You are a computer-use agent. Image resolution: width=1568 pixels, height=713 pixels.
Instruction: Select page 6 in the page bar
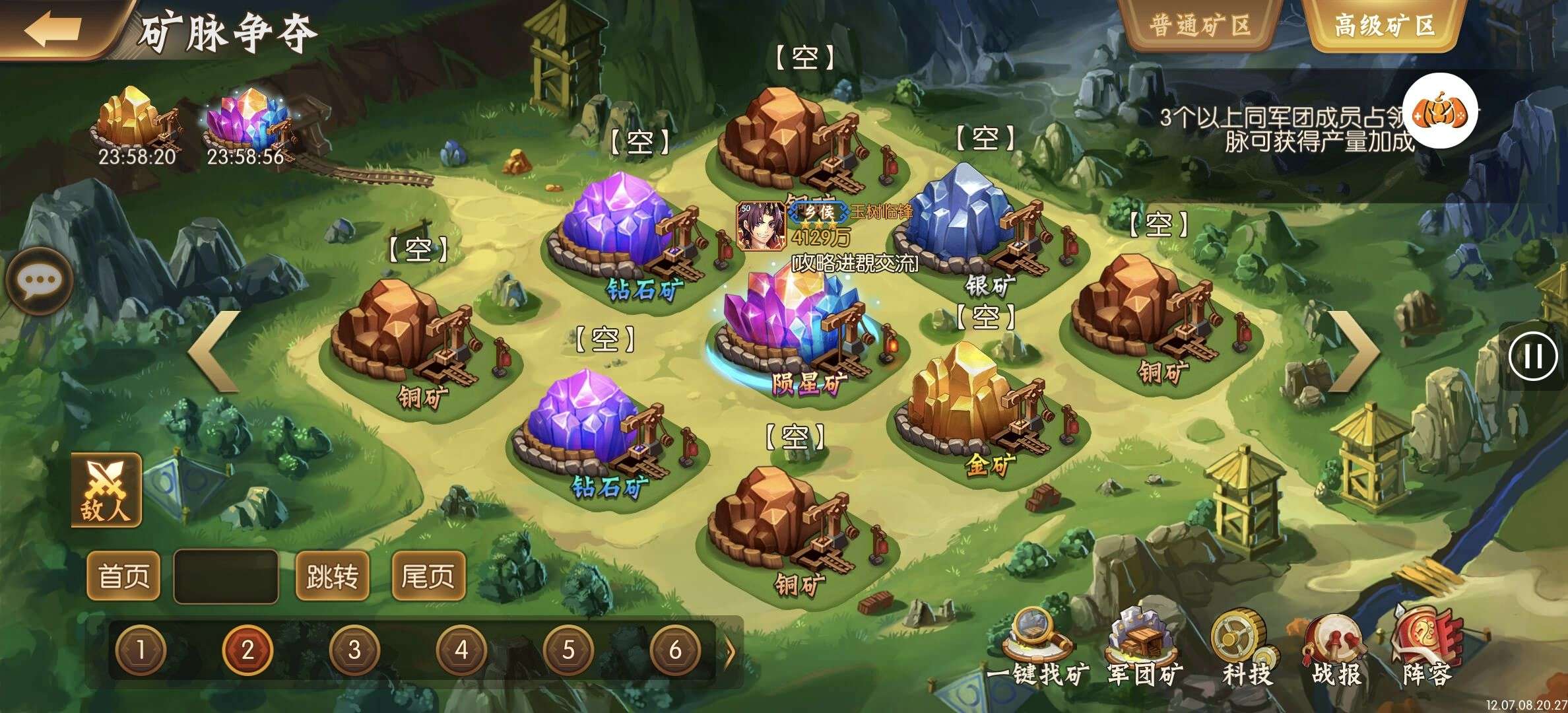pyautogui.click(x=675, y=650)
